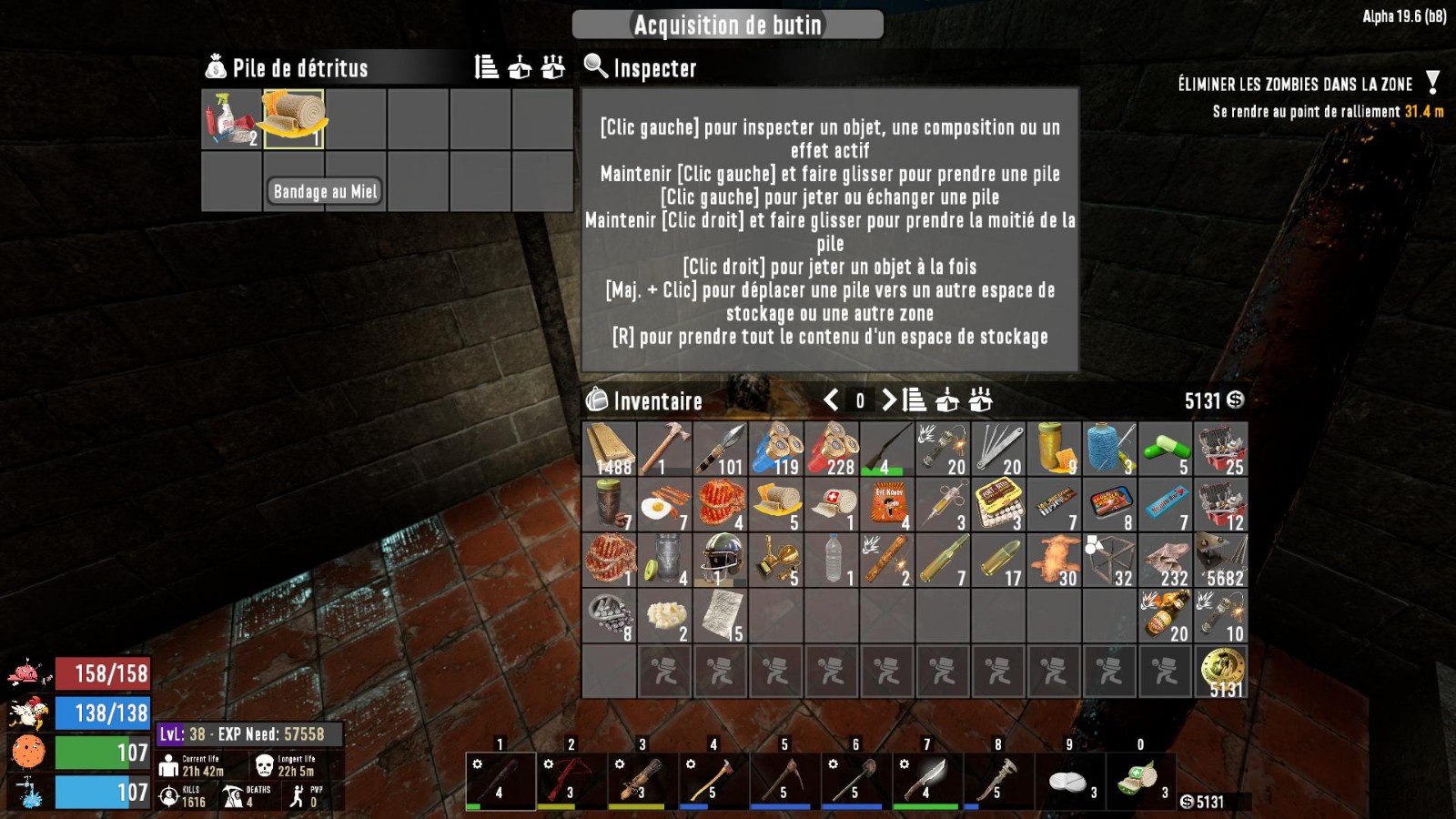1456x819 pixels.
Task: Select the green painkiller capsules slot
Action: pyautogui.click(x=1165, y=449)
